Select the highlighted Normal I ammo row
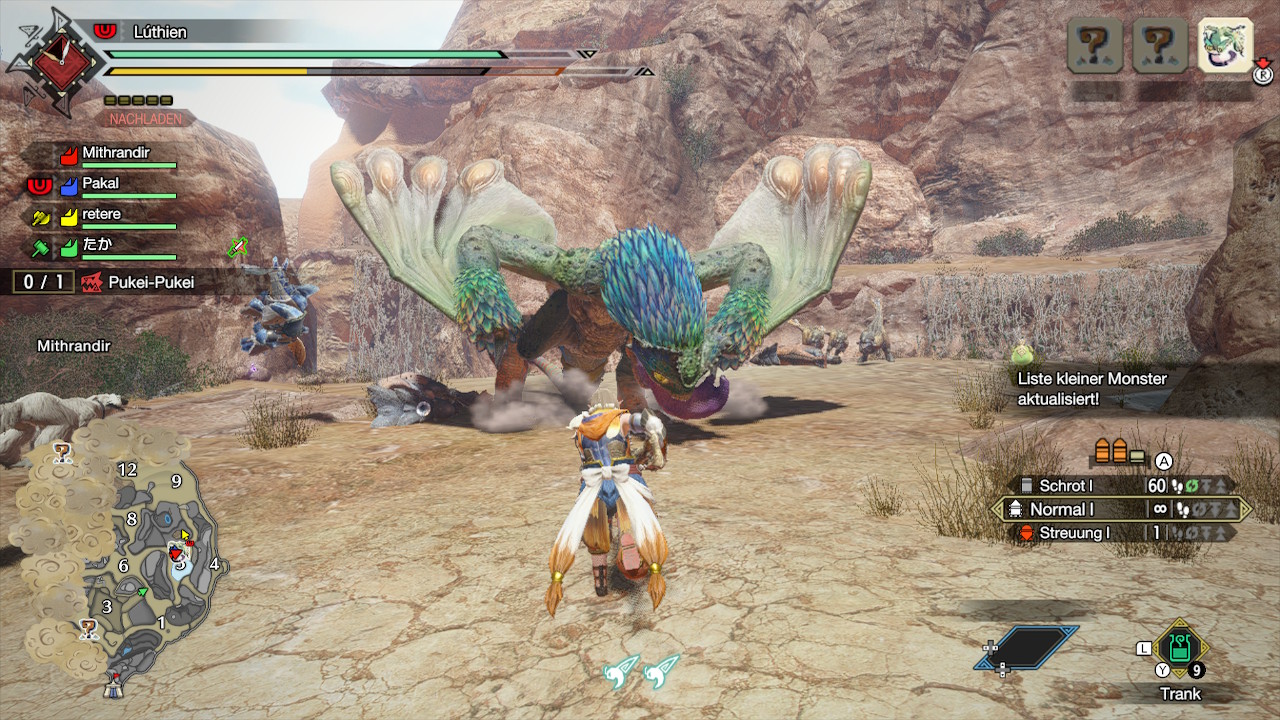 1090,509
